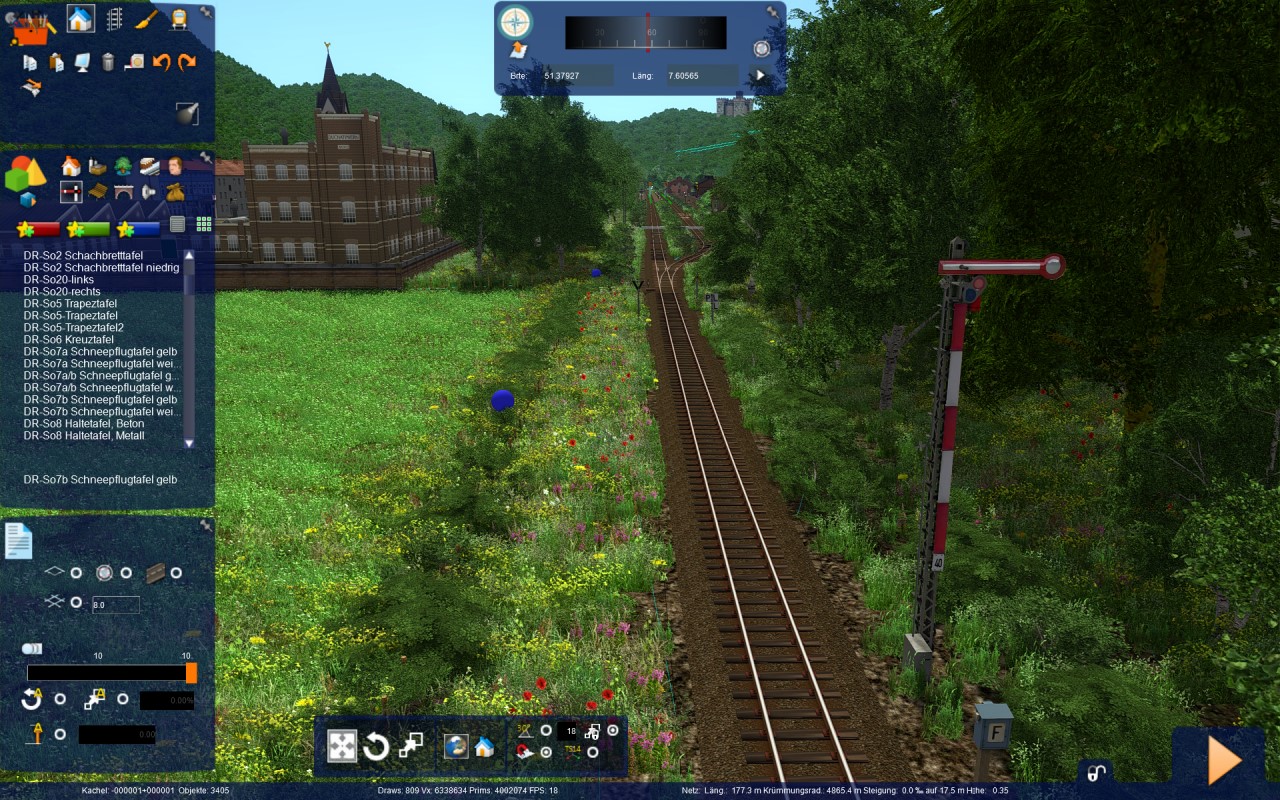1280x800 pixels.
Task: Select the track tools icon
Action: pos(115,19)
